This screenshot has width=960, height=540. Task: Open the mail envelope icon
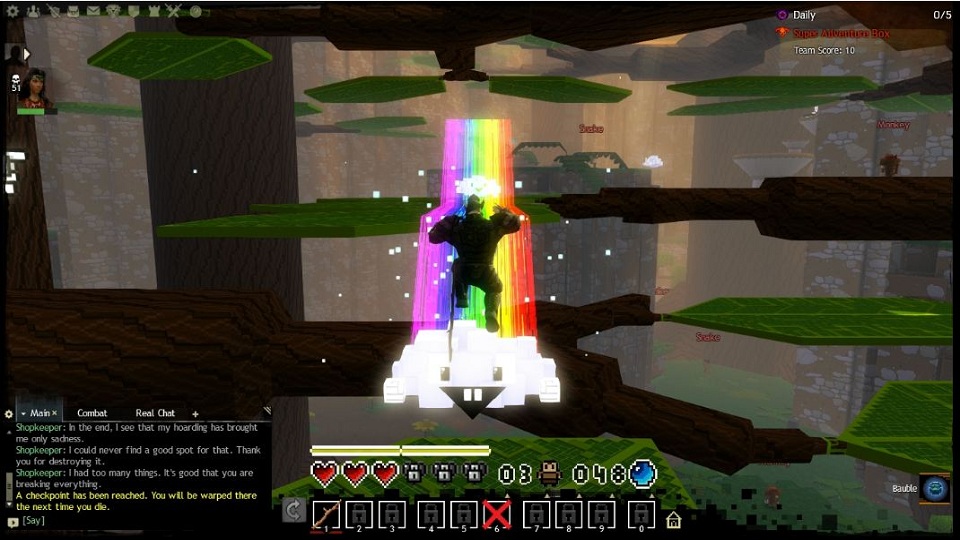[93, 12]
